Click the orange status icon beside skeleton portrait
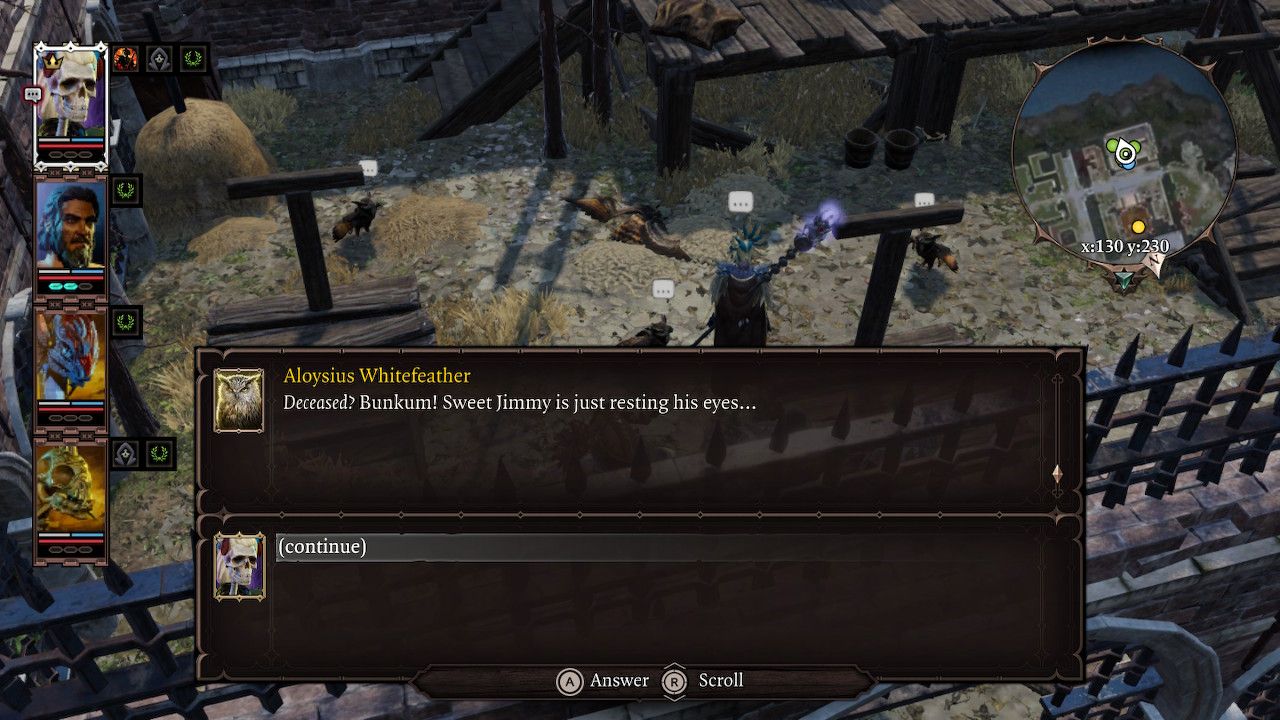Viewport: 1280px width, 720px height. tap(126, 58)
